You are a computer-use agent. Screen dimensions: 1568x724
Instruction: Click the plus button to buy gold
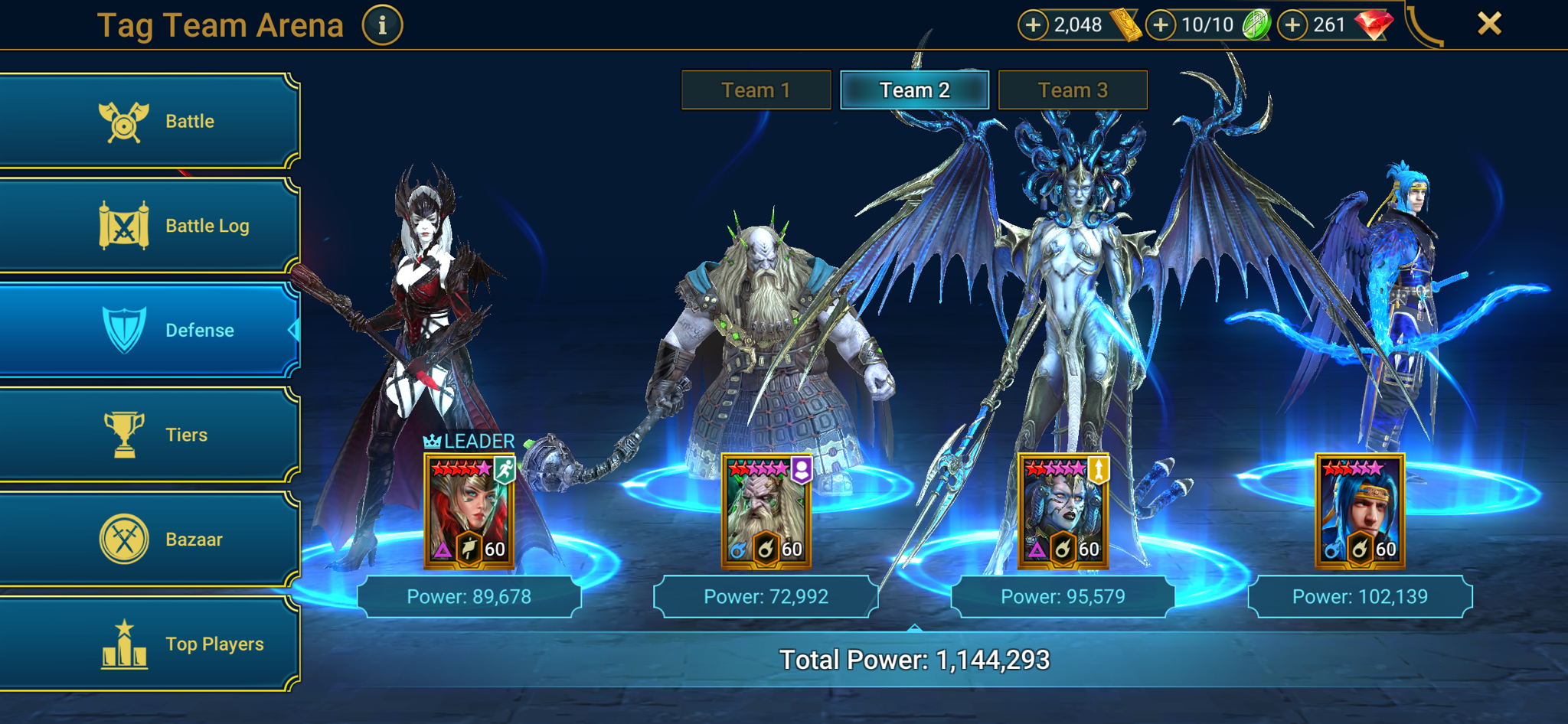click(x=1034, y=24)
